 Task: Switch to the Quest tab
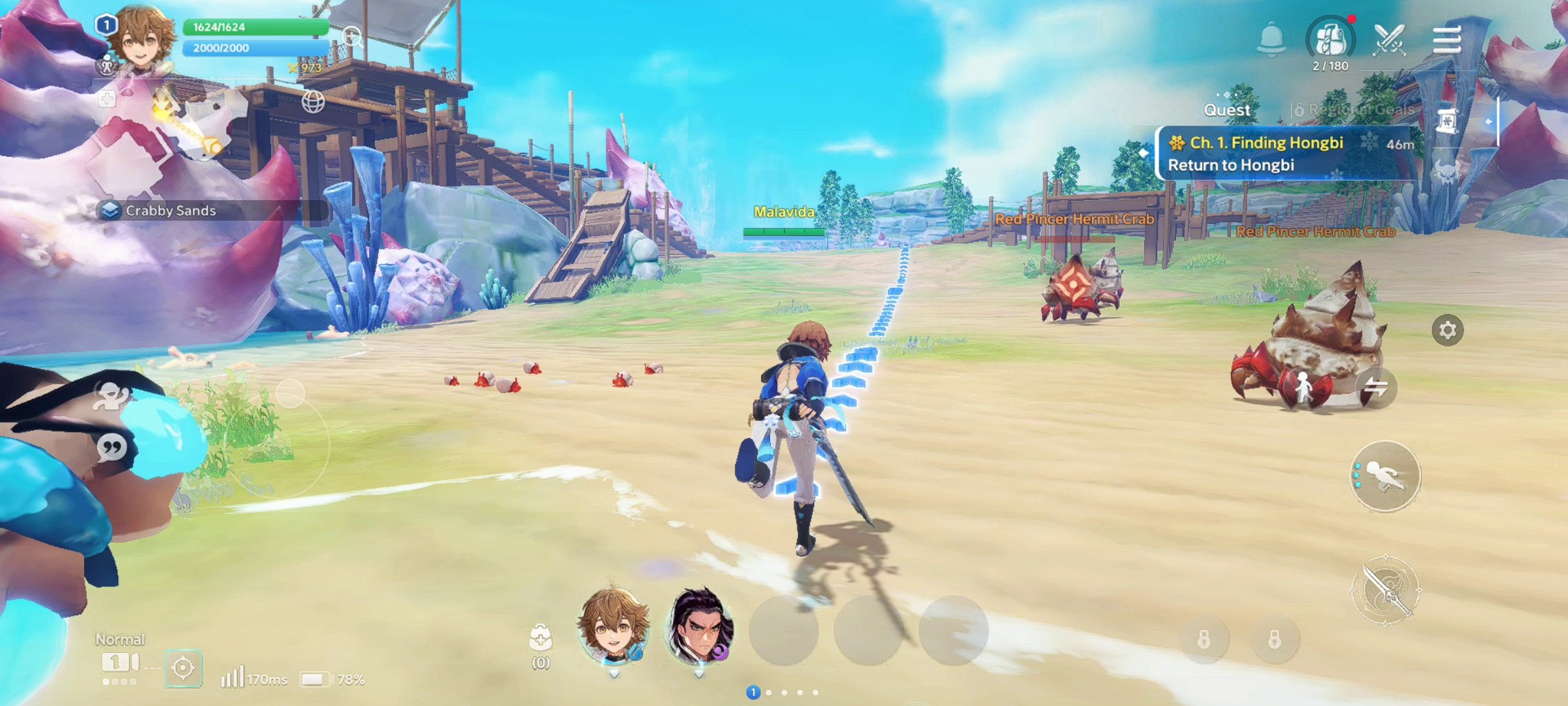[1227, 110]
